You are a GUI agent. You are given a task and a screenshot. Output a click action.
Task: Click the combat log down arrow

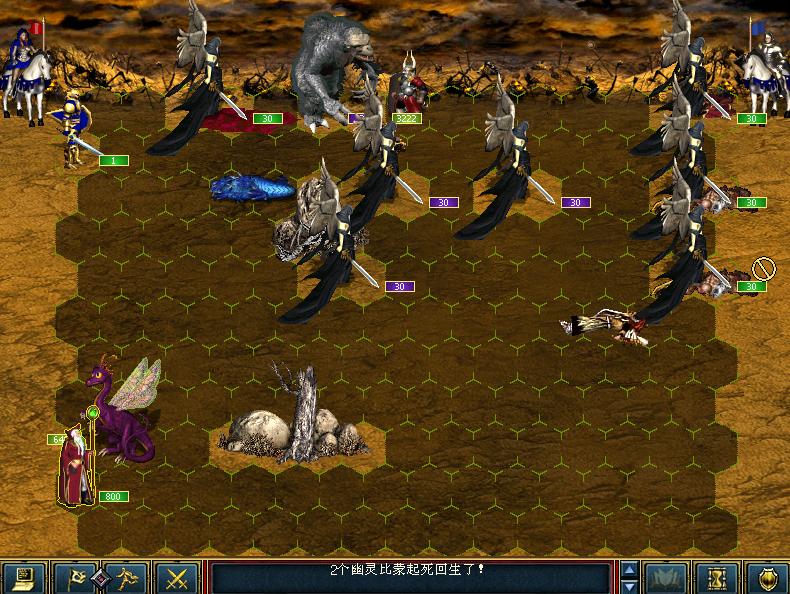628,585
